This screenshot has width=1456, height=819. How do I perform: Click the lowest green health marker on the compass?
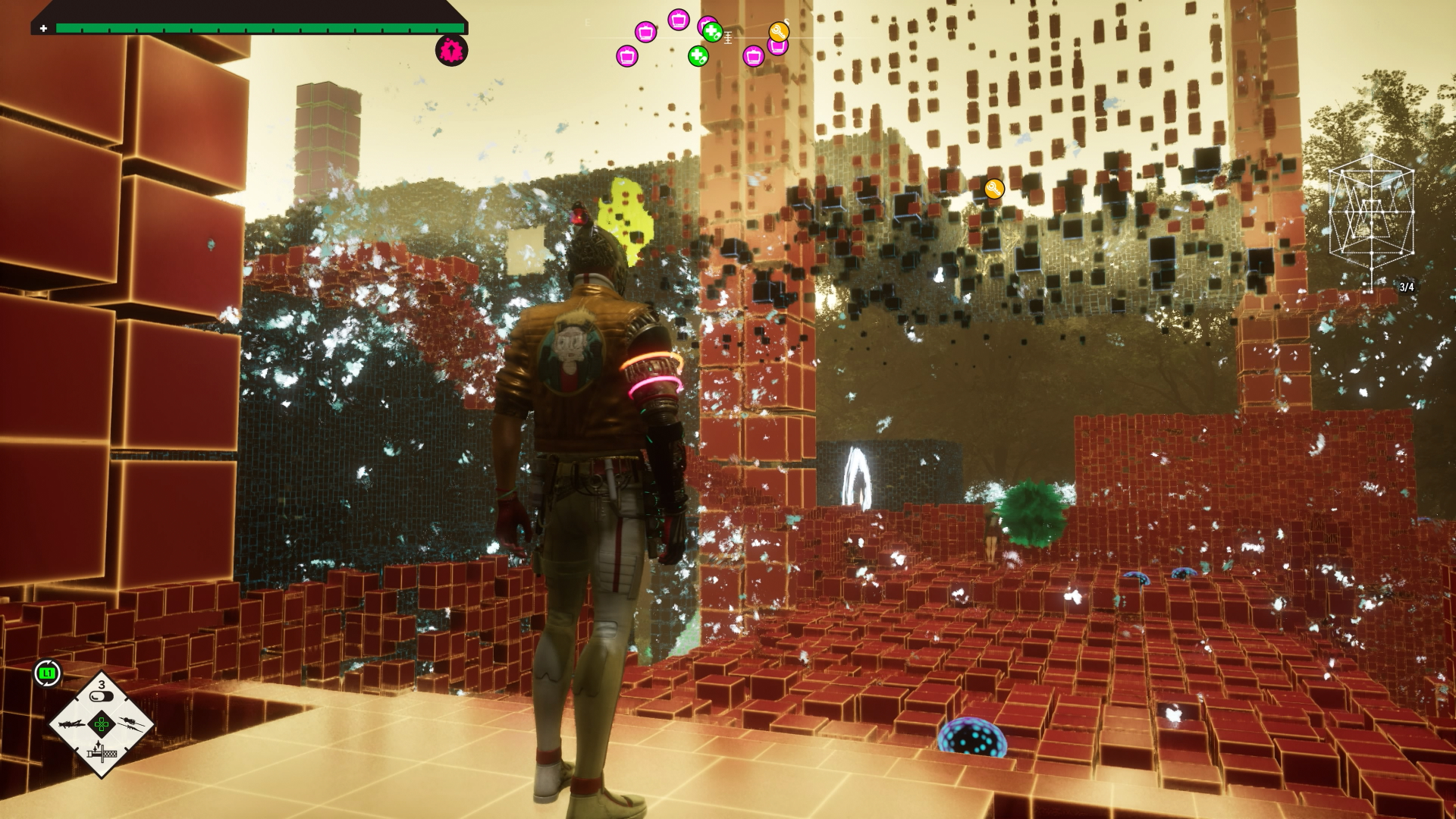pyautogui.click(x=698, y=55)
